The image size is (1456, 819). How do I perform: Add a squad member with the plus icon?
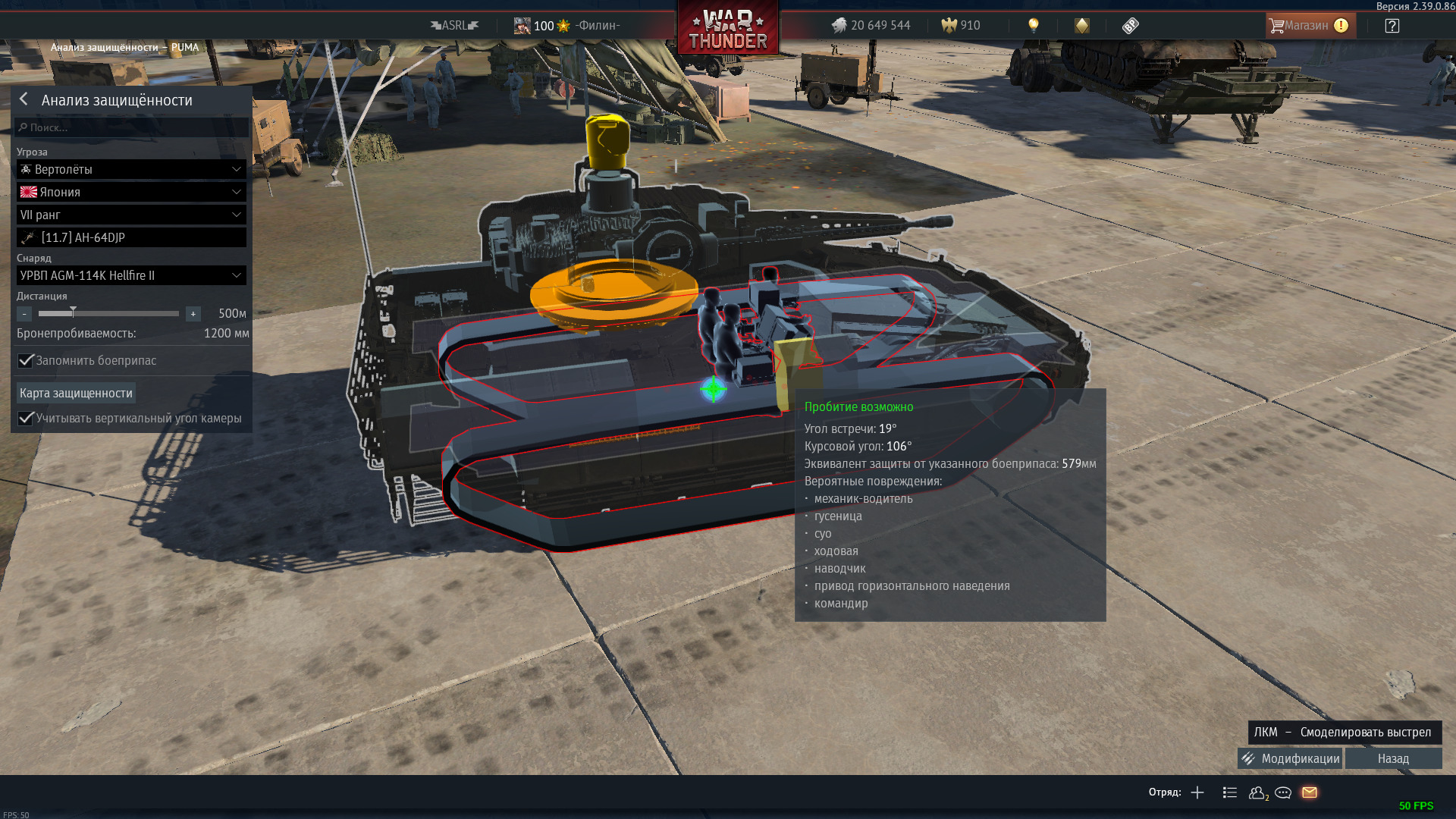pyautogui.click(x=1197, y=792)
